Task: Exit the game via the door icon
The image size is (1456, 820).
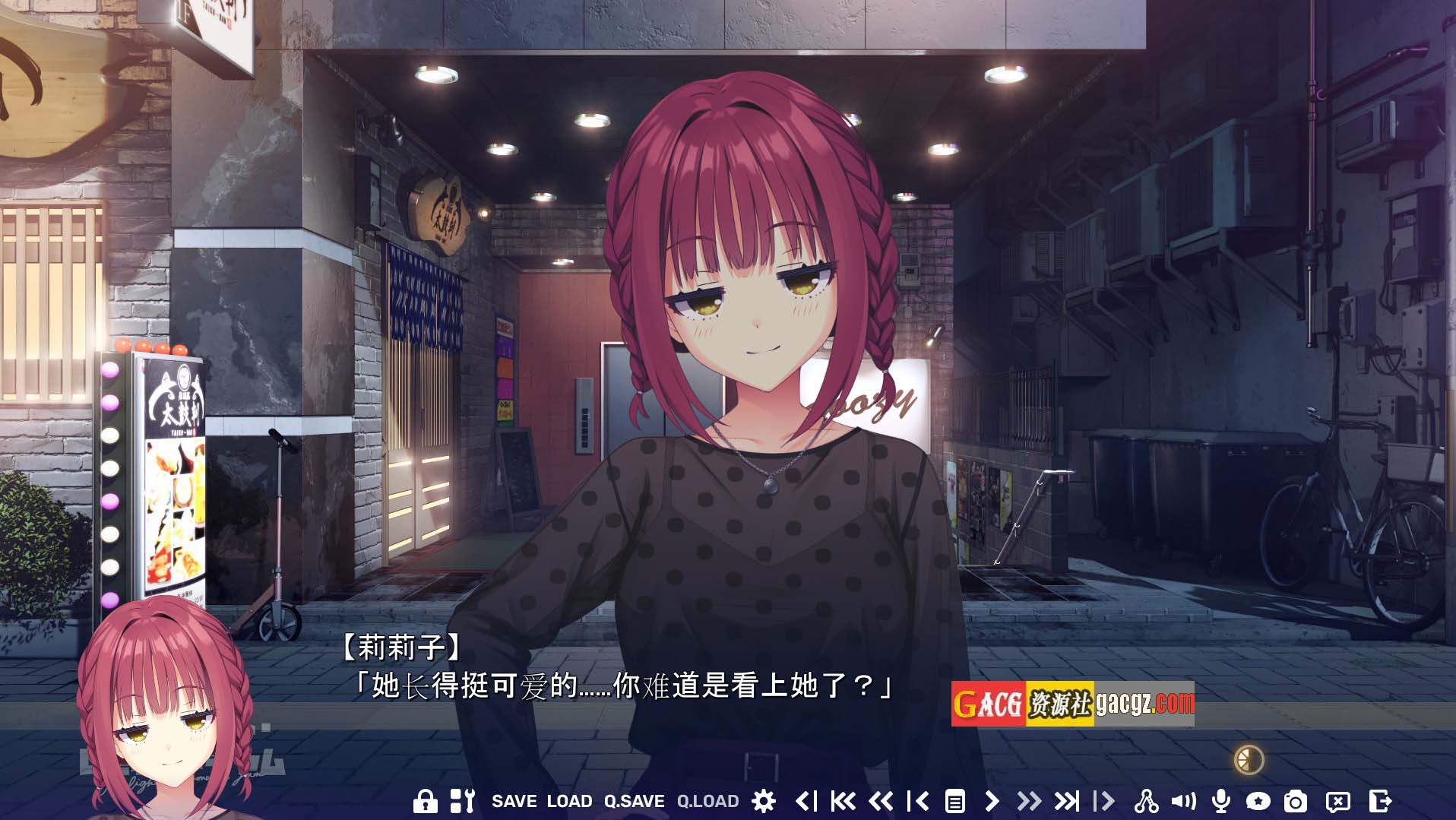Action: pyautogui.click(x=1379, y=801)
